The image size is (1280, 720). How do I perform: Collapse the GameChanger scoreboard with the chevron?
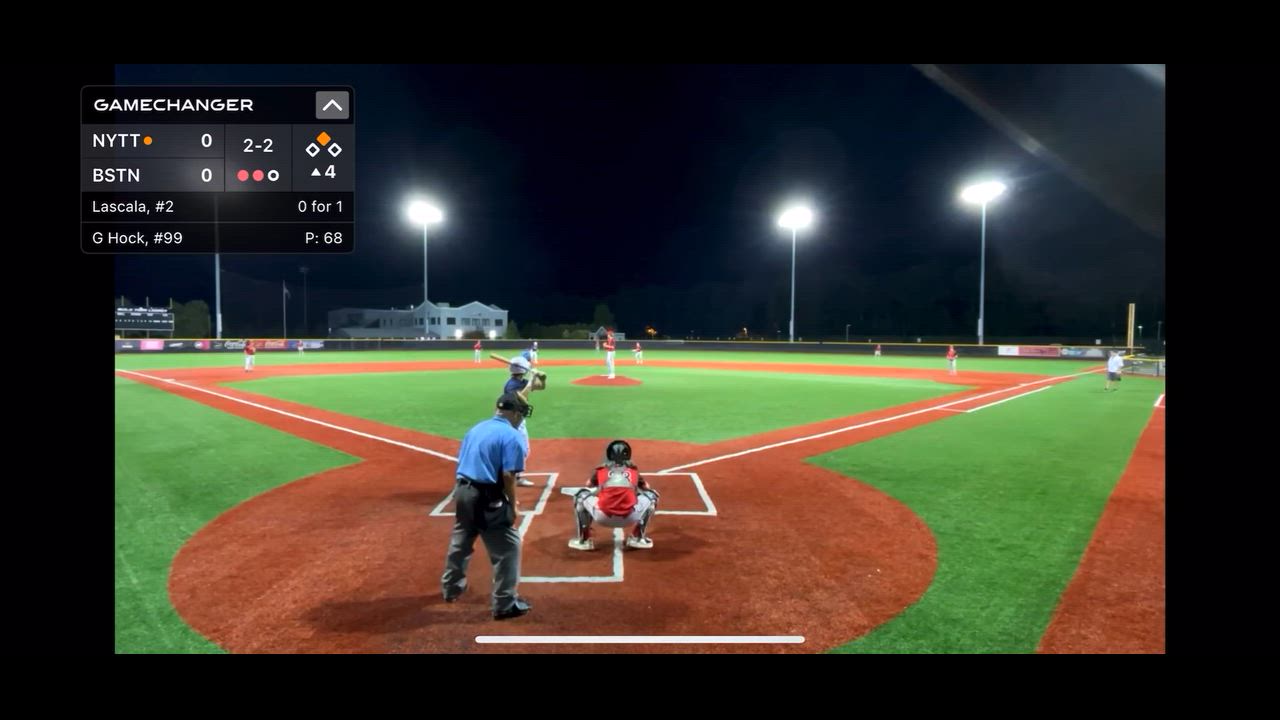pos(332,105)
